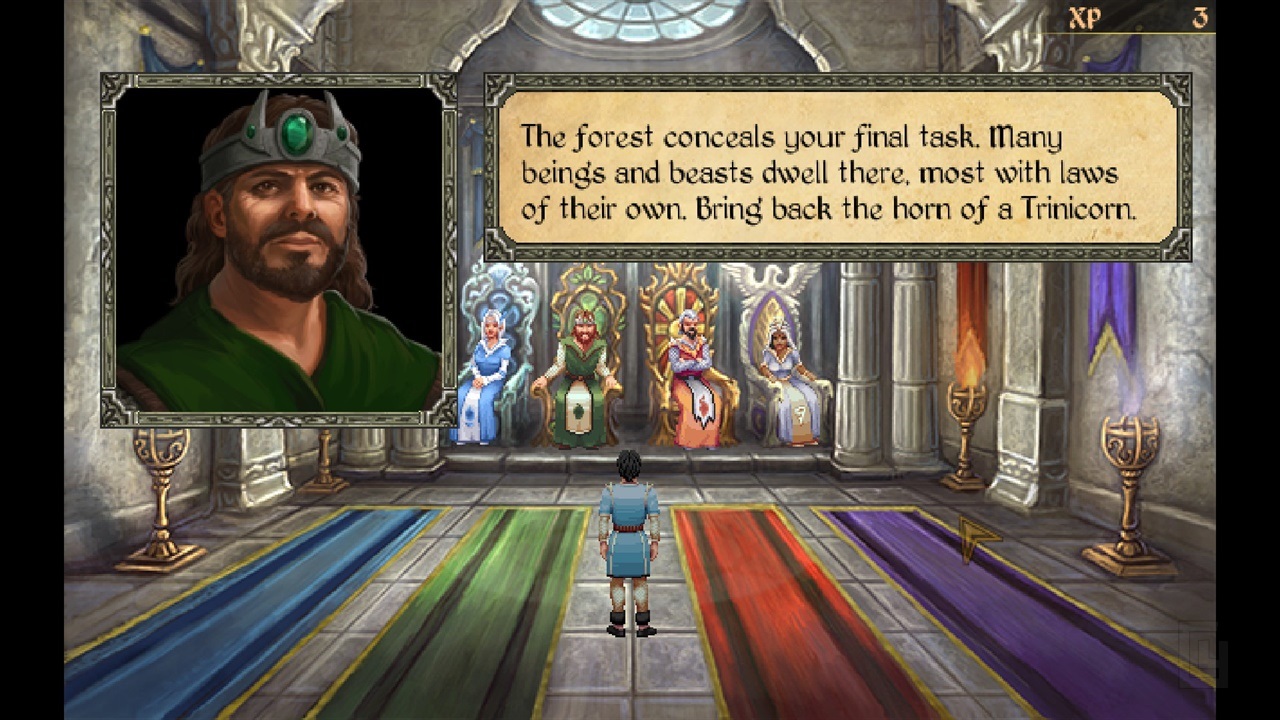Viewport: 1280px width, 720px height.
Task: Click the crowned speaker's portrait panel
Action: click(x=279, y=249)
